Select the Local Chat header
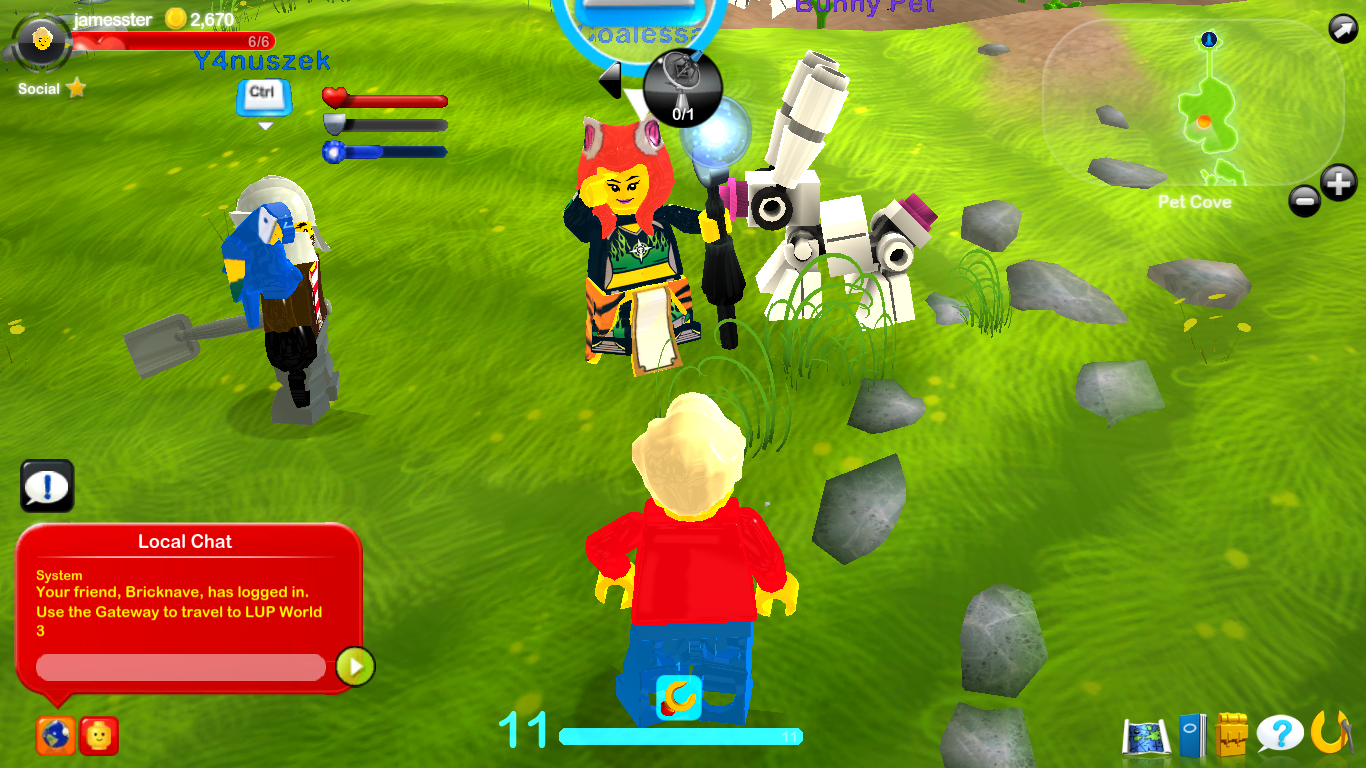The width and height of the screenshot is (1366, 768). pyautogui.click(x=184, y=541)
